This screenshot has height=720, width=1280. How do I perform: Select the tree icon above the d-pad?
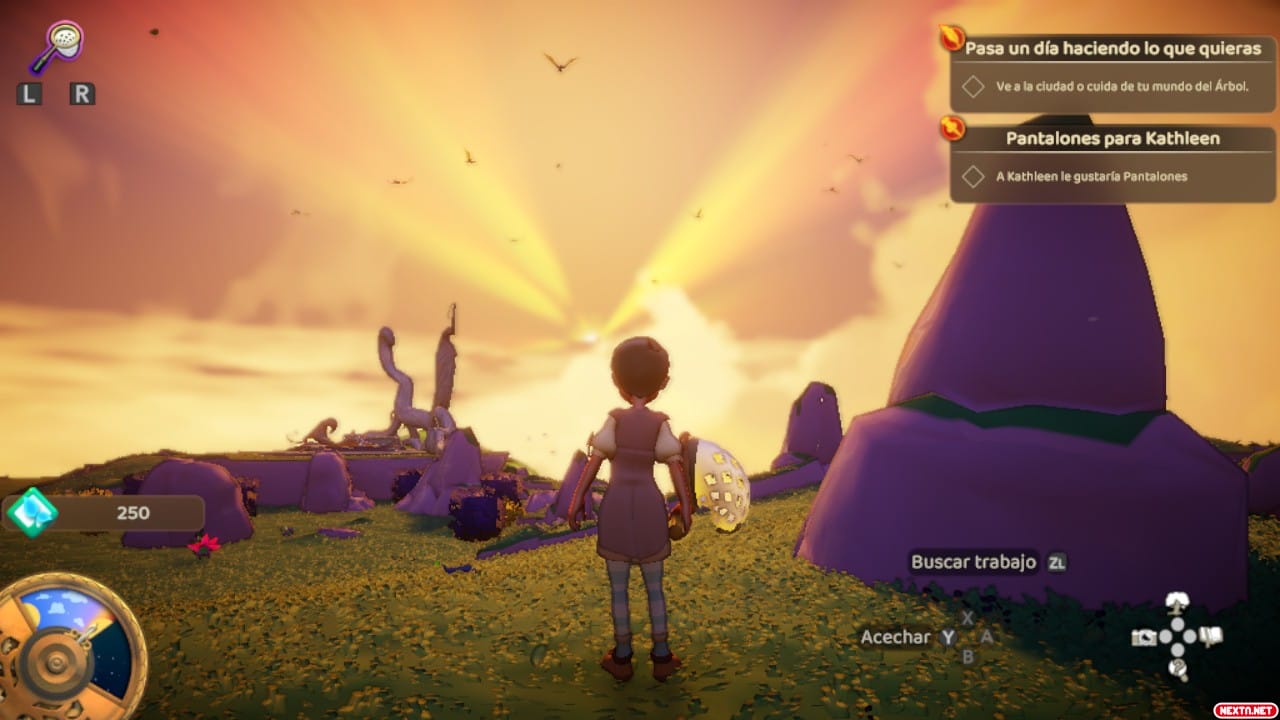[x=1178, y=603]
